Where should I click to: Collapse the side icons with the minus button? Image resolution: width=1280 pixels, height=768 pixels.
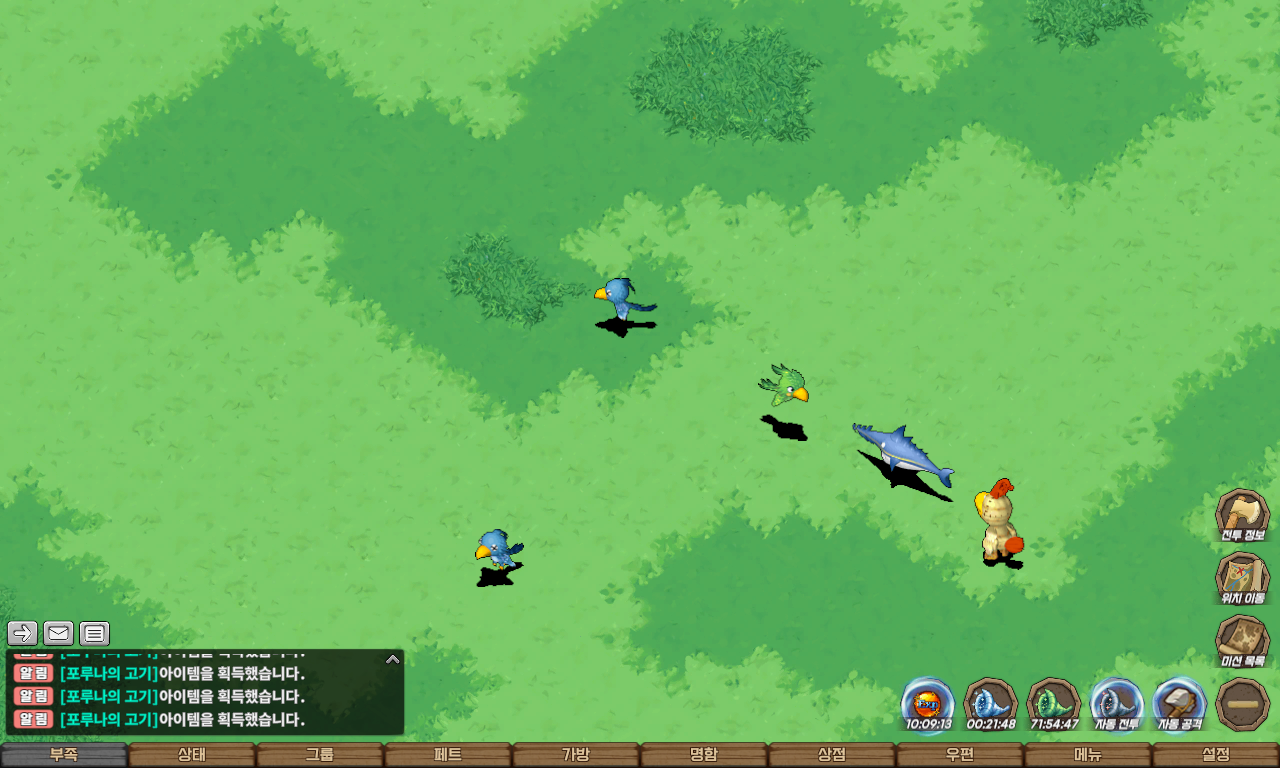[x=1242, y=704]
